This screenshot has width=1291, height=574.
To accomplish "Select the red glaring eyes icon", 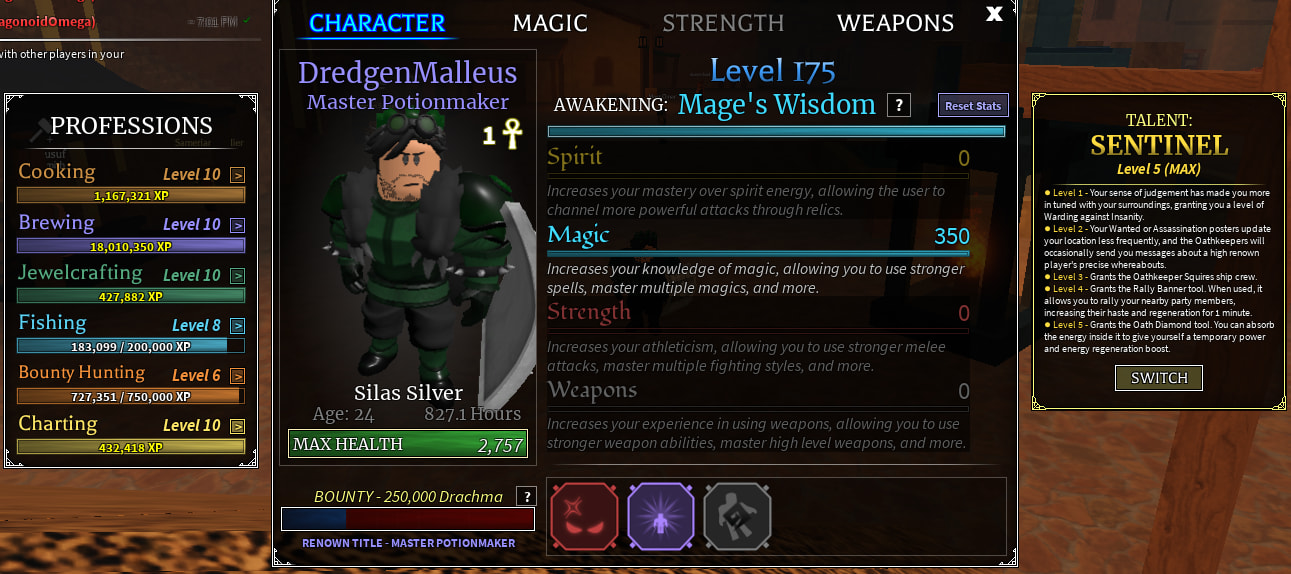I will pyautogui.click(x=584, y=516).
